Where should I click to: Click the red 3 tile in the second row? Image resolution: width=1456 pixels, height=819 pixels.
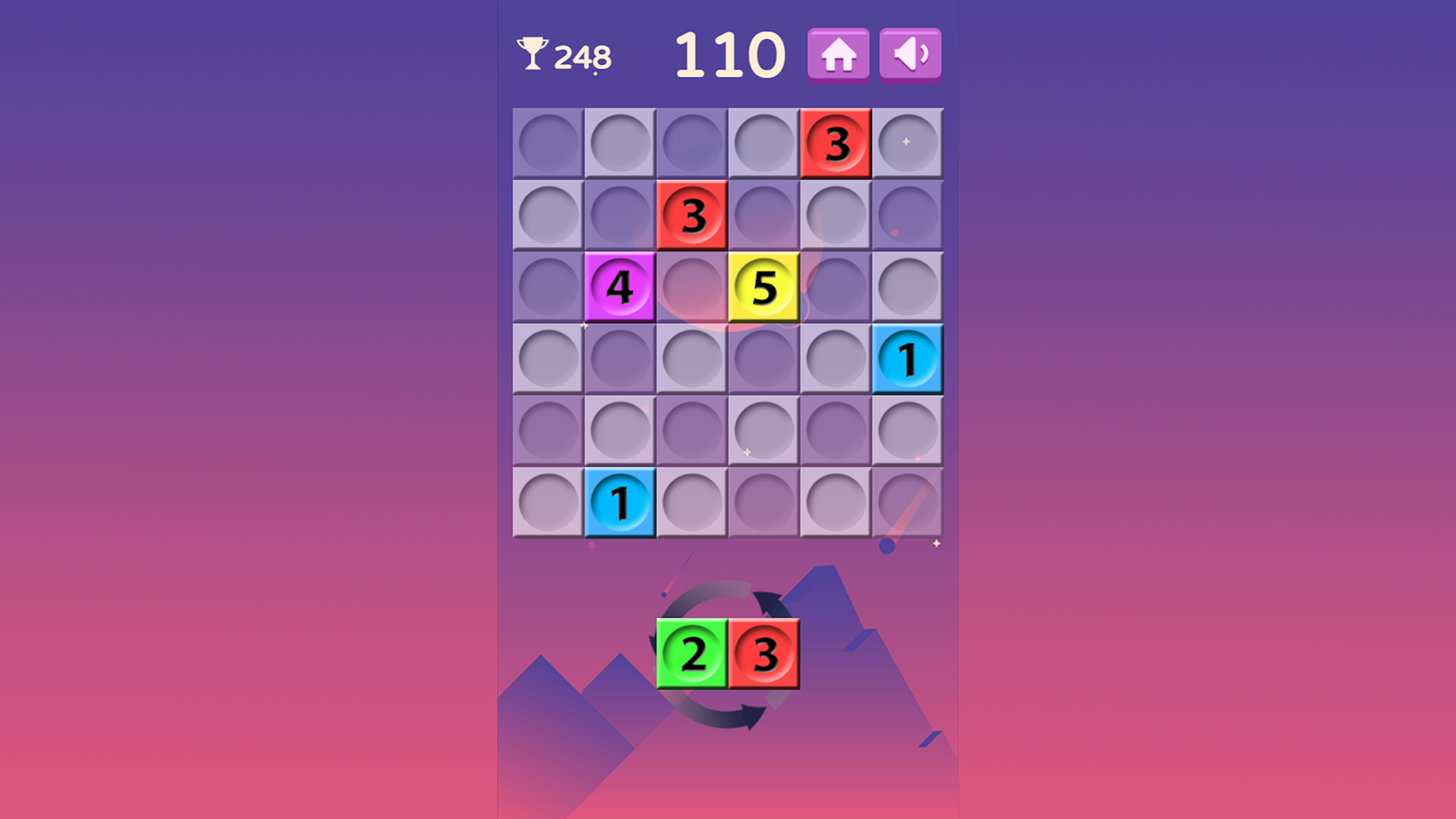(692, 215)
